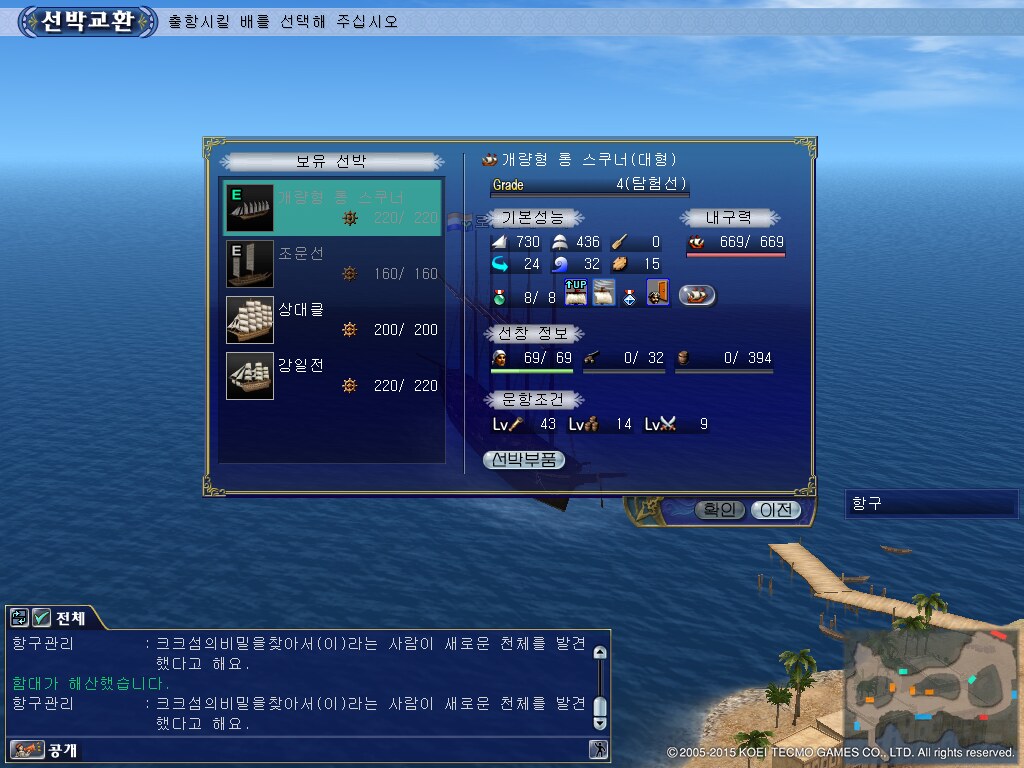The image size is (1024, 768).
Task: Confirm the selection with 확인
Action: 719,510
